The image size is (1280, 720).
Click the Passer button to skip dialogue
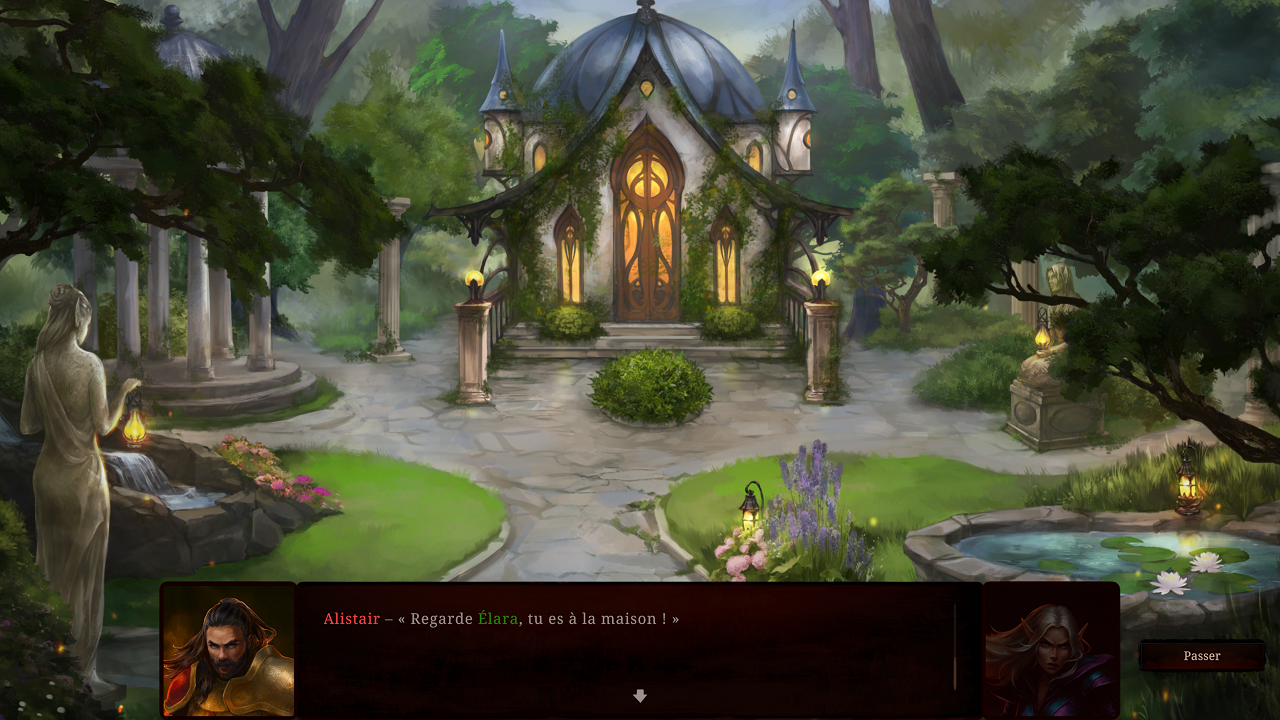click(x=1201, y=656)
